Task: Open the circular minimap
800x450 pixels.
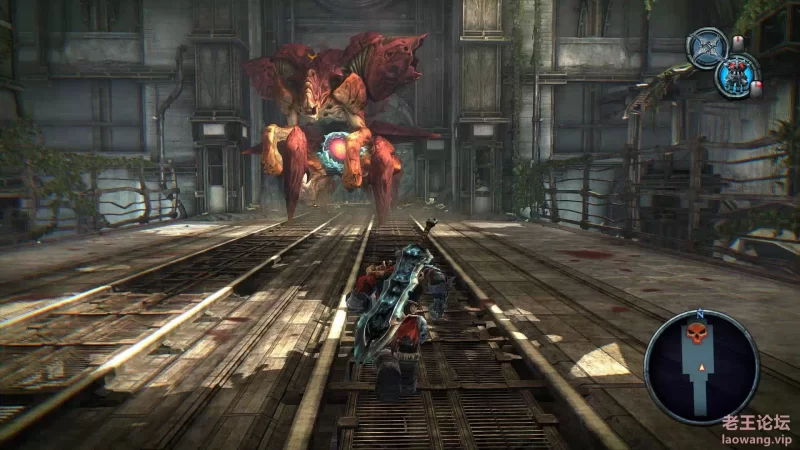Action: click(x=701, y=366)
